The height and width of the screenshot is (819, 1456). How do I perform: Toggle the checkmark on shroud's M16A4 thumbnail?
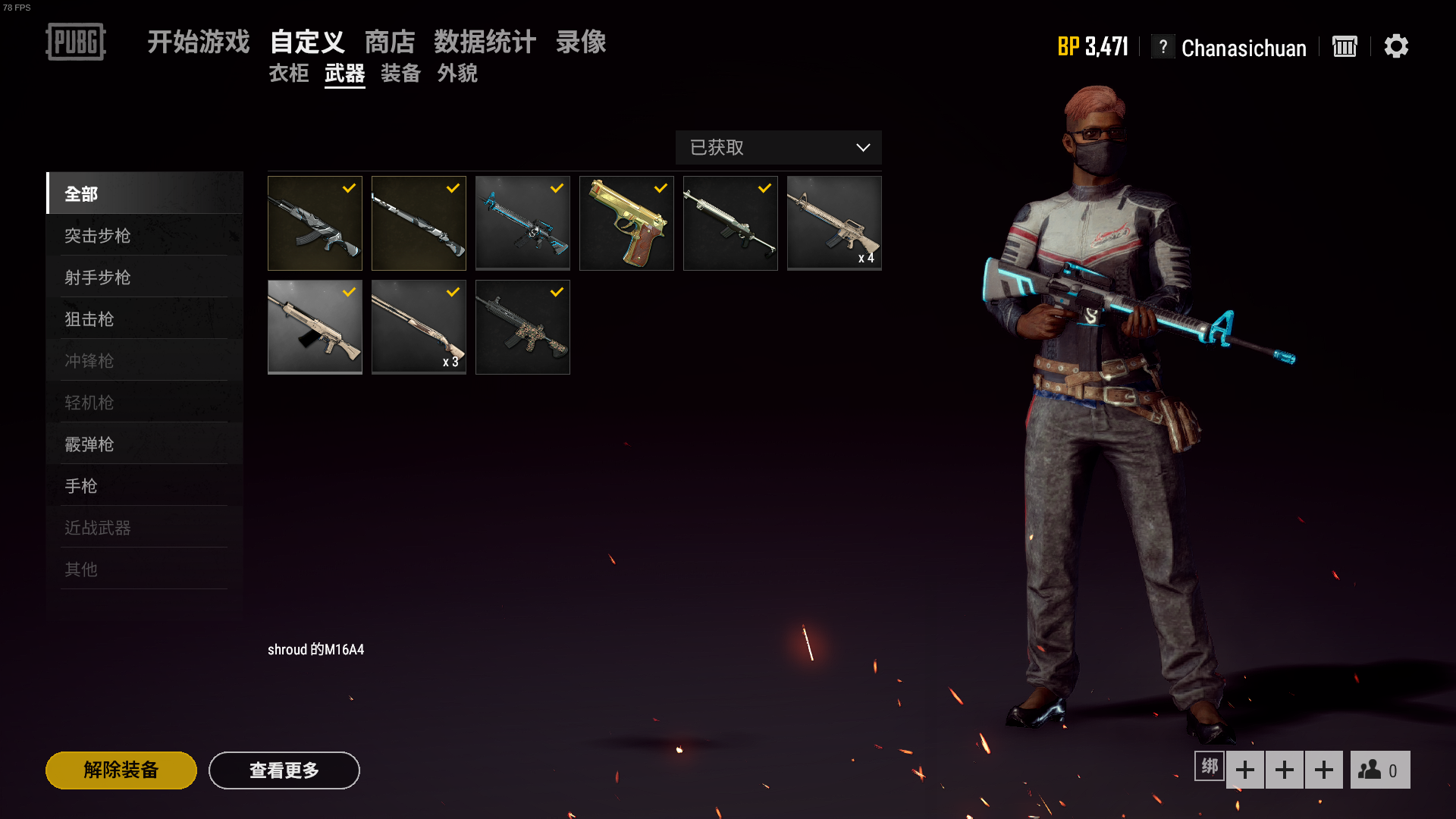click(555, 189)
